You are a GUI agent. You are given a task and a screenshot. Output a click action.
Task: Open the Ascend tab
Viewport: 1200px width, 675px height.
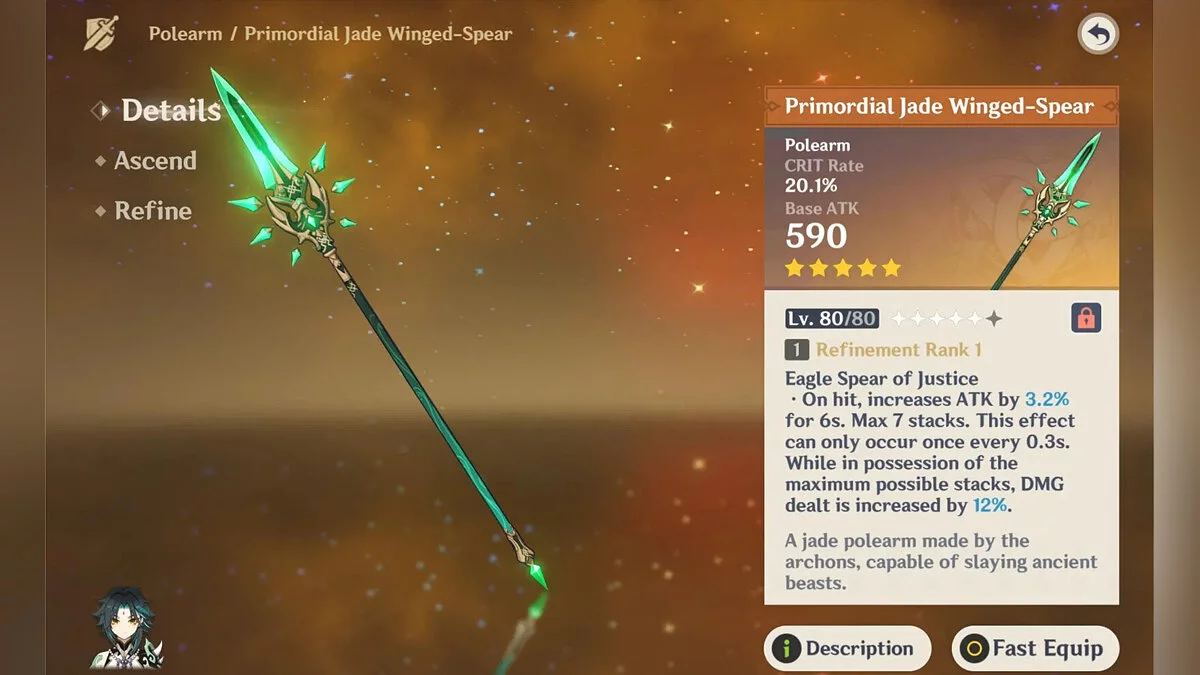[154, 160]
